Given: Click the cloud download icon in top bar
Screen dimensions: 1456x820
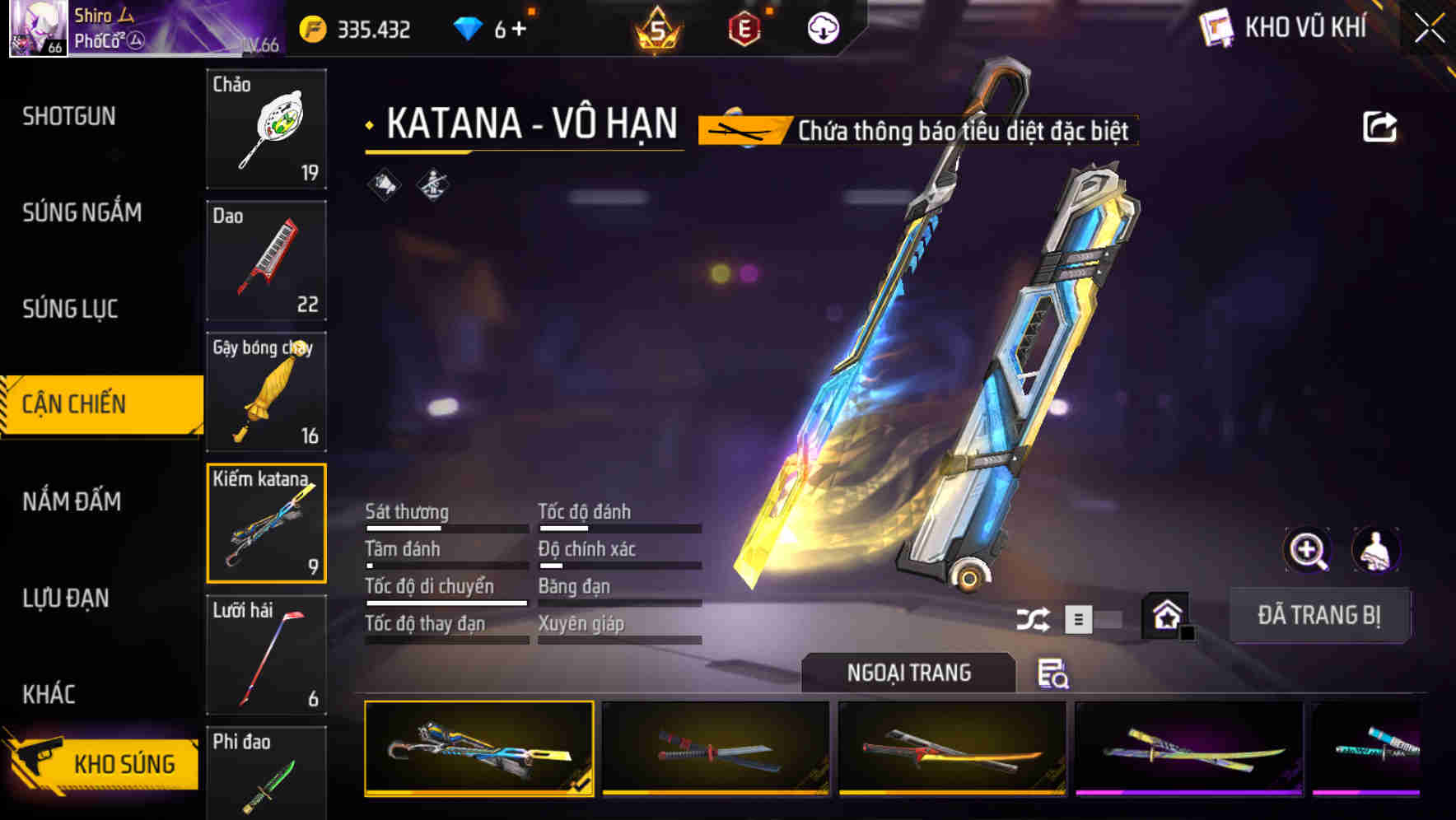Looking at the screenshot, I should [x=823, y=27].
